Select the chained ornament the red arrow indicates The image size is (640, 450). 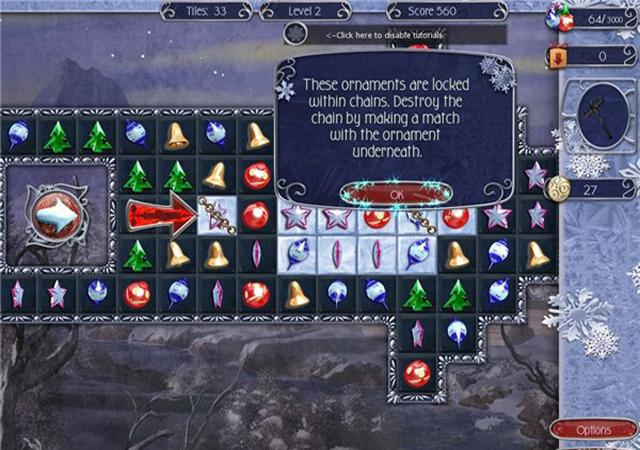pyautogui.click(x=217, y=214)
